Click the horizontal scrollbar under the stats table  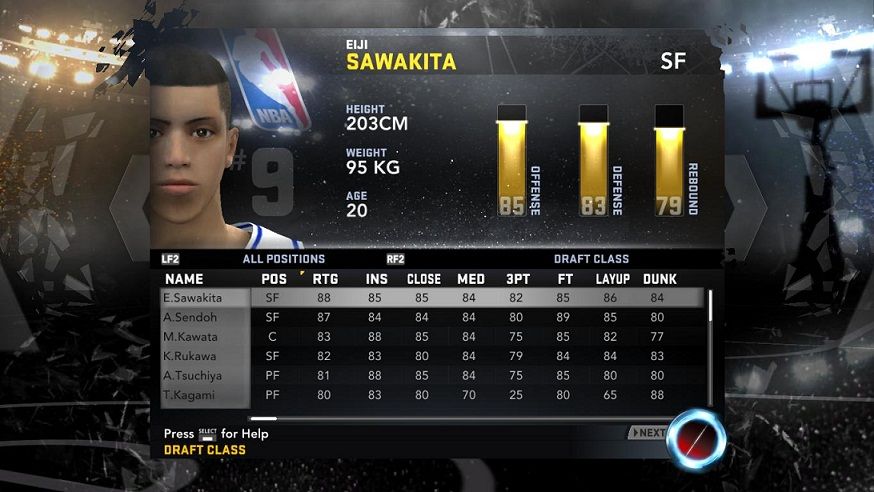263,418
